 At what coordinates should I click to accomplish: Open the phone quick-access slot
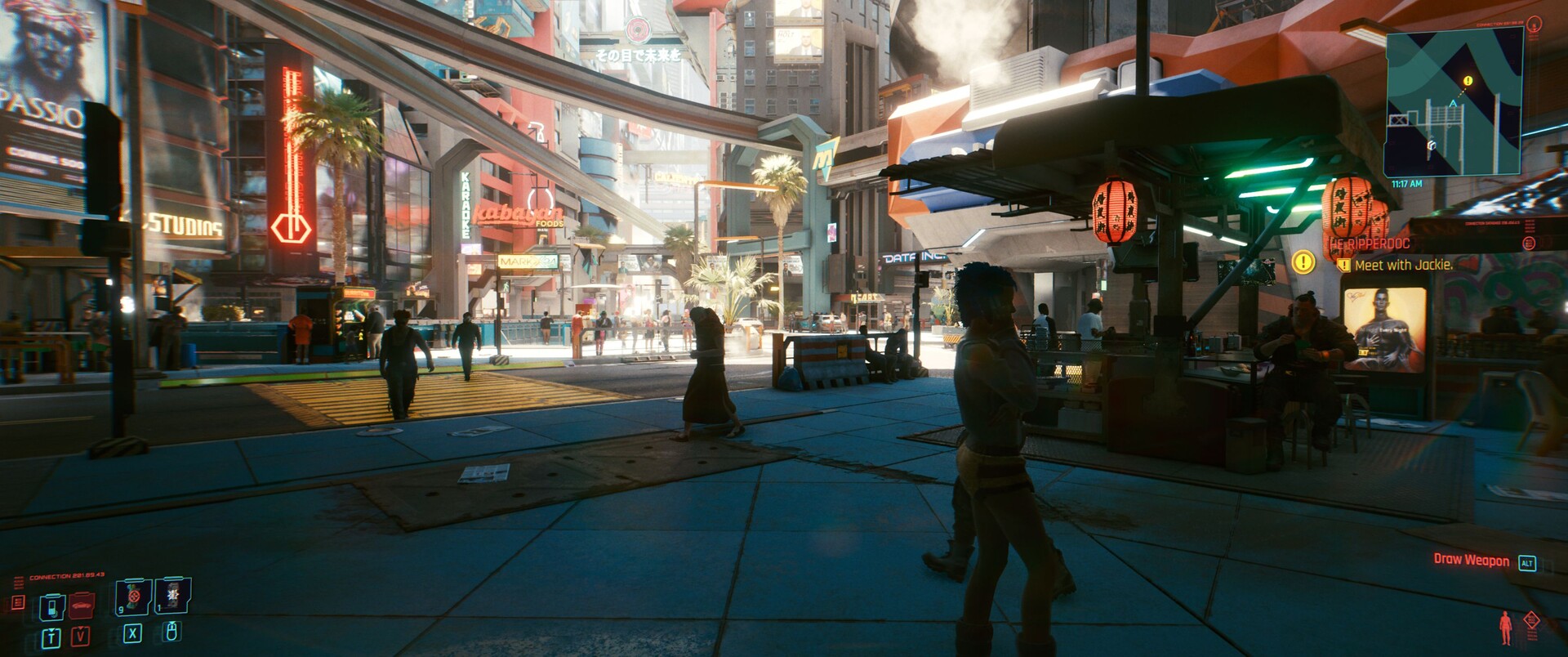click(53, 608)
